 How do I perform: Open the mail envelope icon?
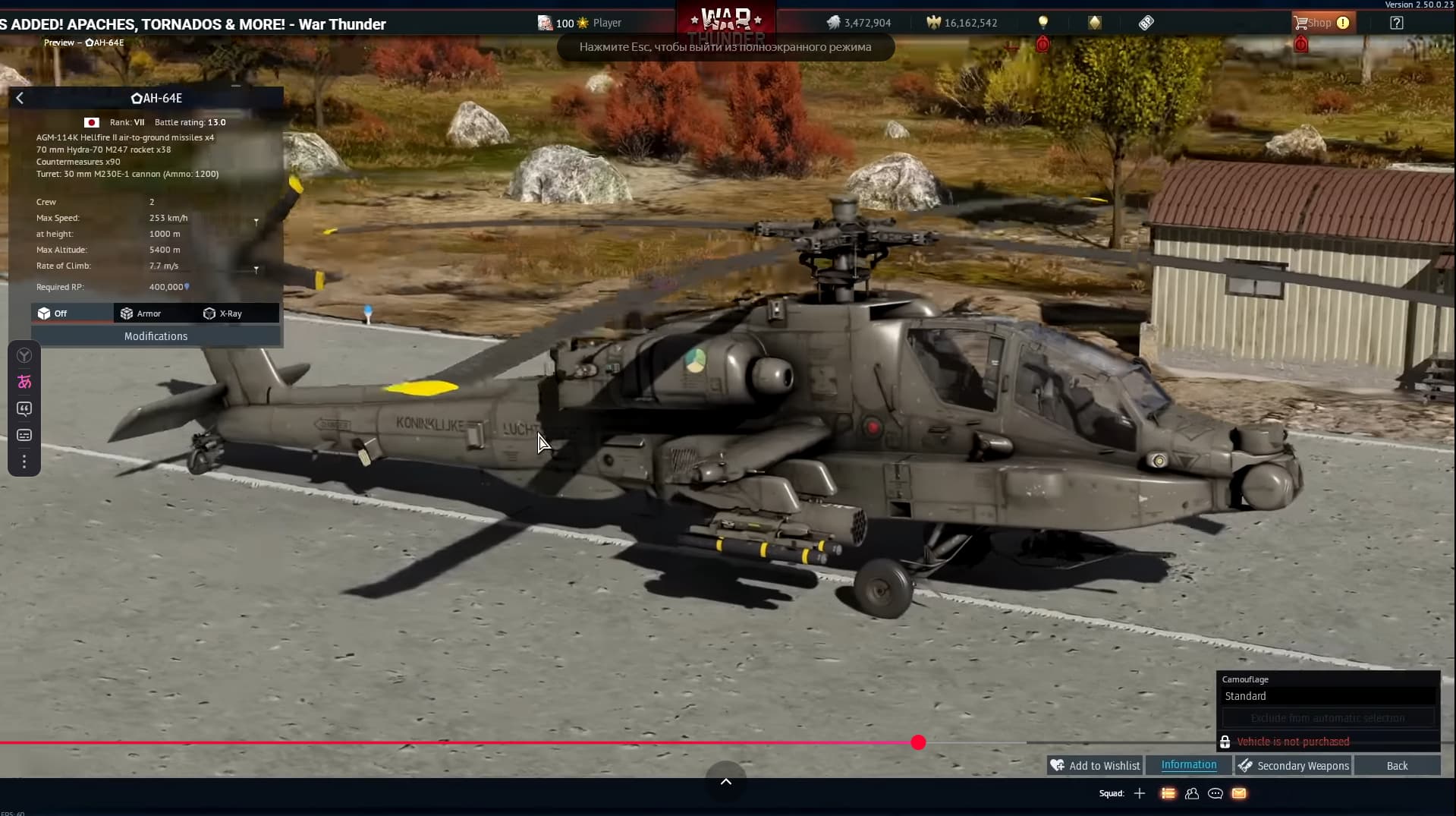coord(1239,793)
